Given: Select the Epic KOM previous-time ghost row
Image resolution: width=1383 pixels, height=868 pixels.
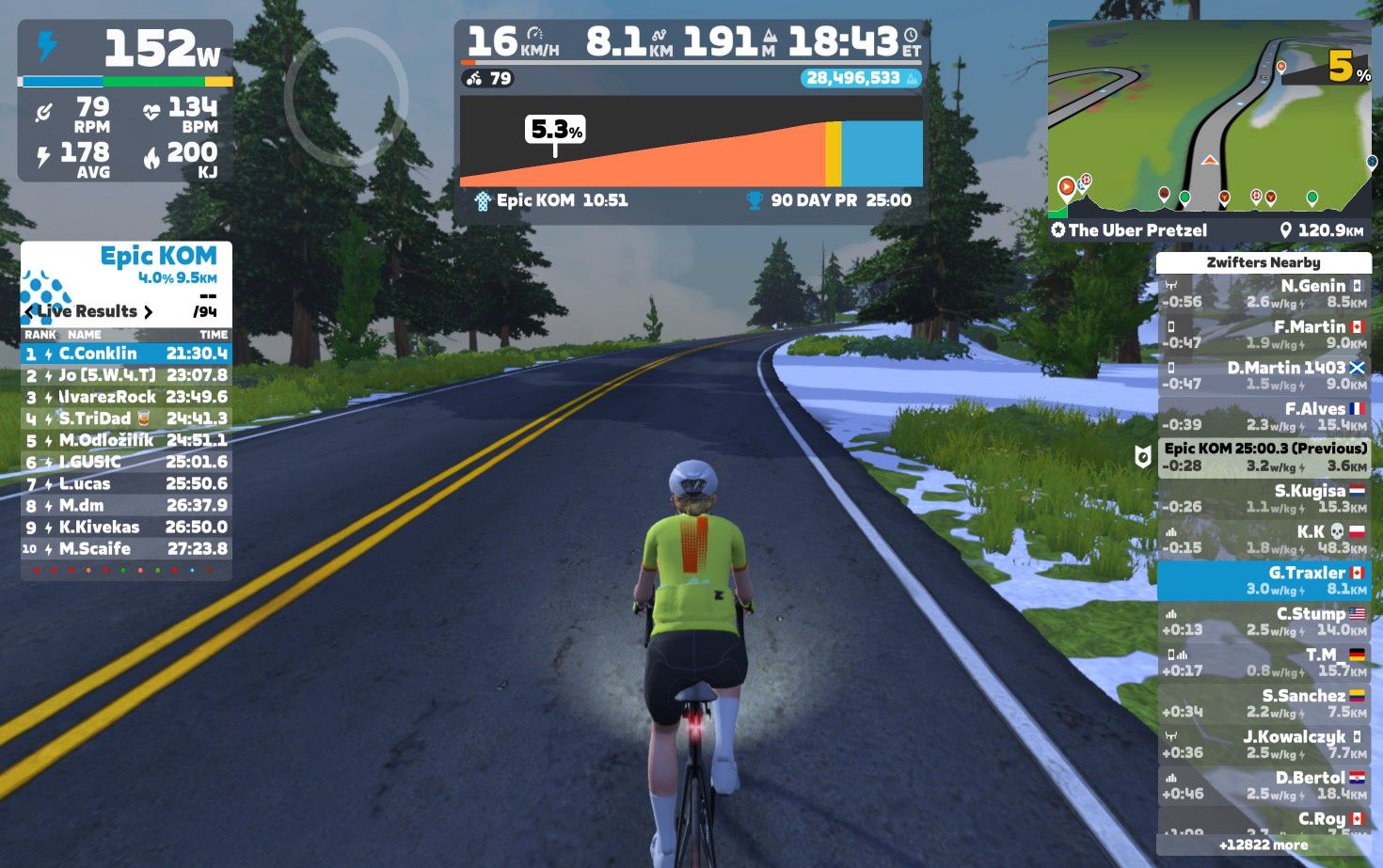Looking at the screenshot, I should 1264,457.
